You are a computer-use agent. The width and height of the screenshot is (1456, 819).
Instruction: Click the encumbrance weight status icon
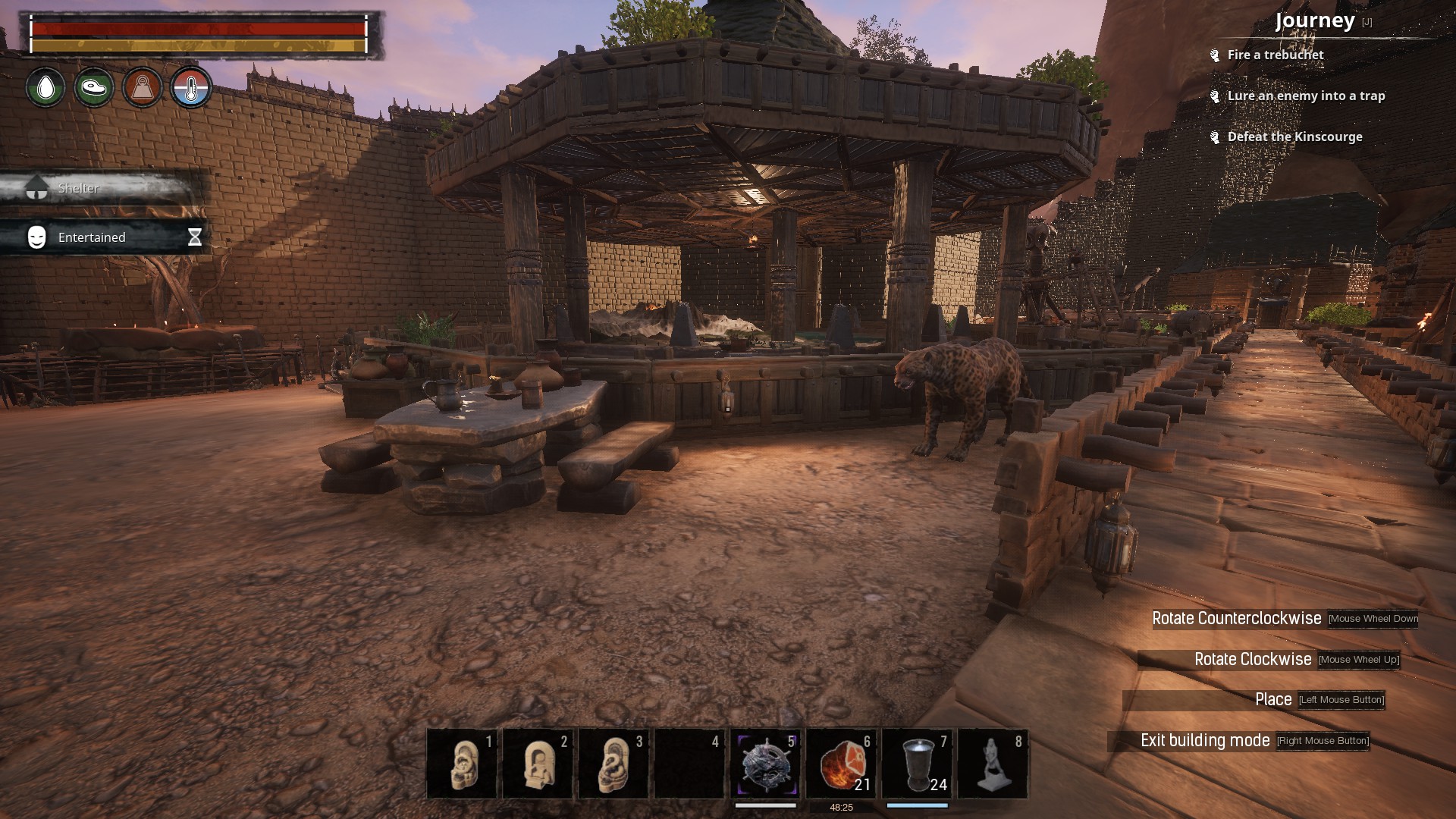coord(143,88)
